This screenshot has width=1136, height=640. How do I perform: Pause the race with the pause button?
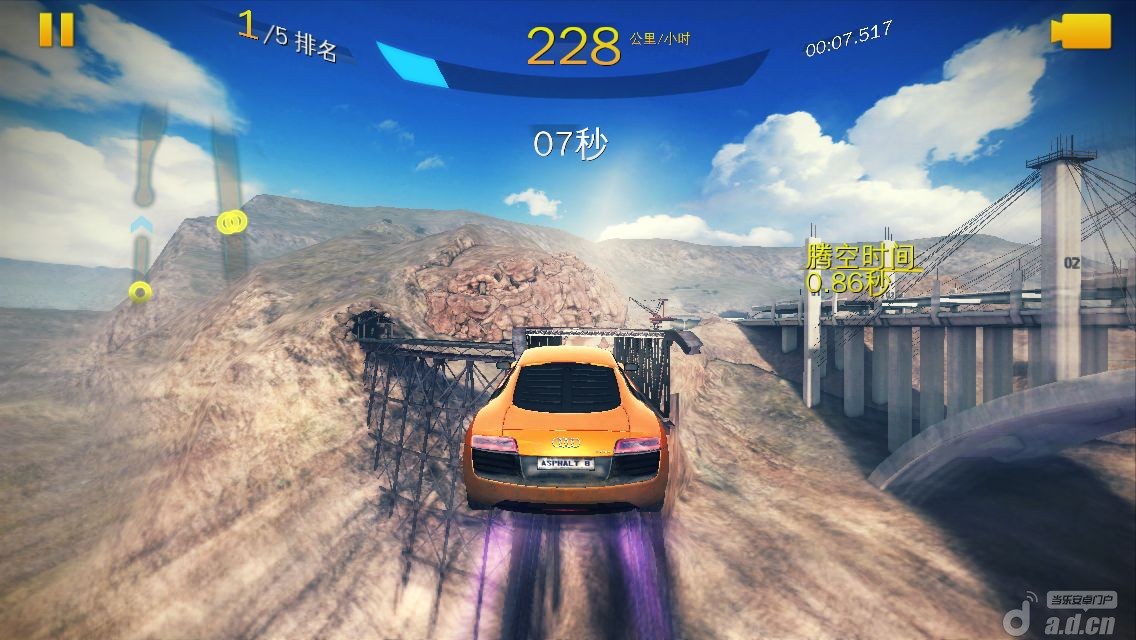pos(56,30)
